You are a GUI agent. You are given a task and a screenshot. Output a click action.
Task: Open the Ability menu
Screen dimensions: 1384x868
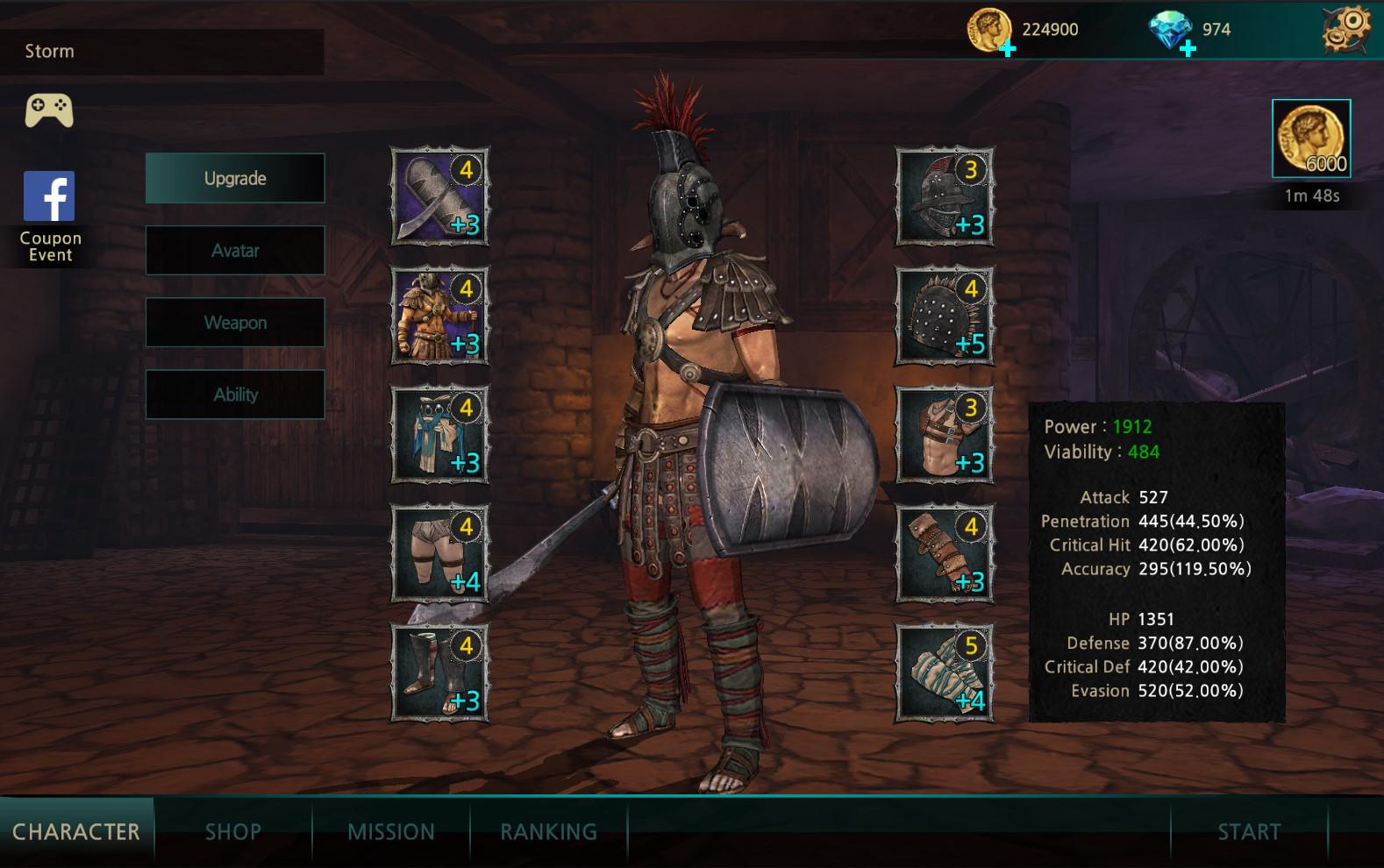[235, 395]
